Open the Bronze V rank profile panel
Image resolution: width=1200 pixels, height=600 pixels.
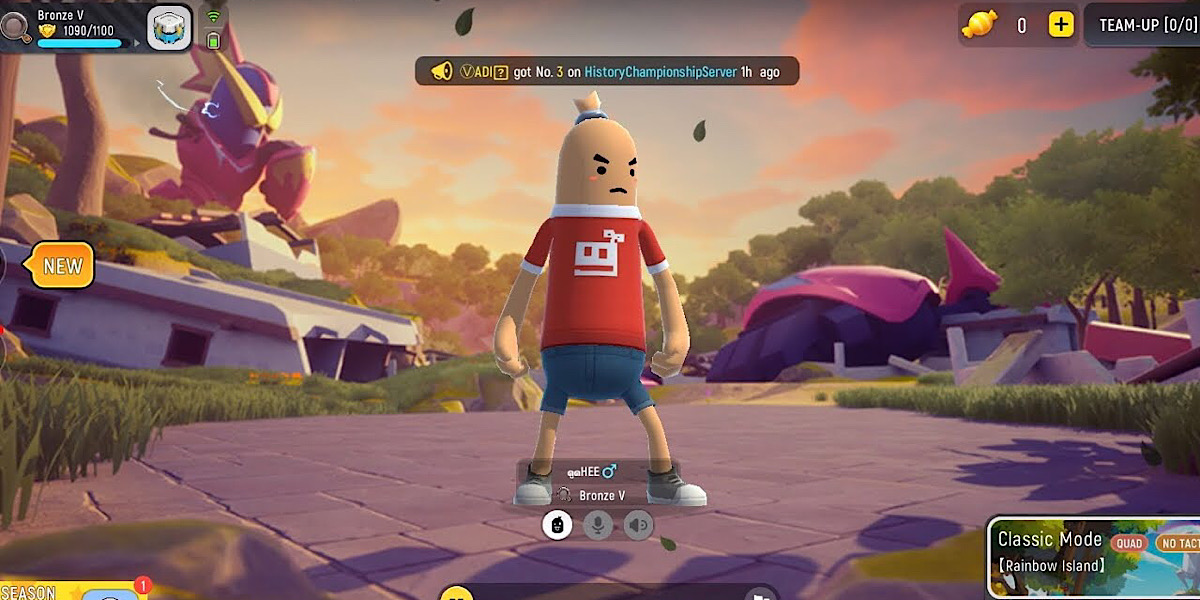point(80,27)
